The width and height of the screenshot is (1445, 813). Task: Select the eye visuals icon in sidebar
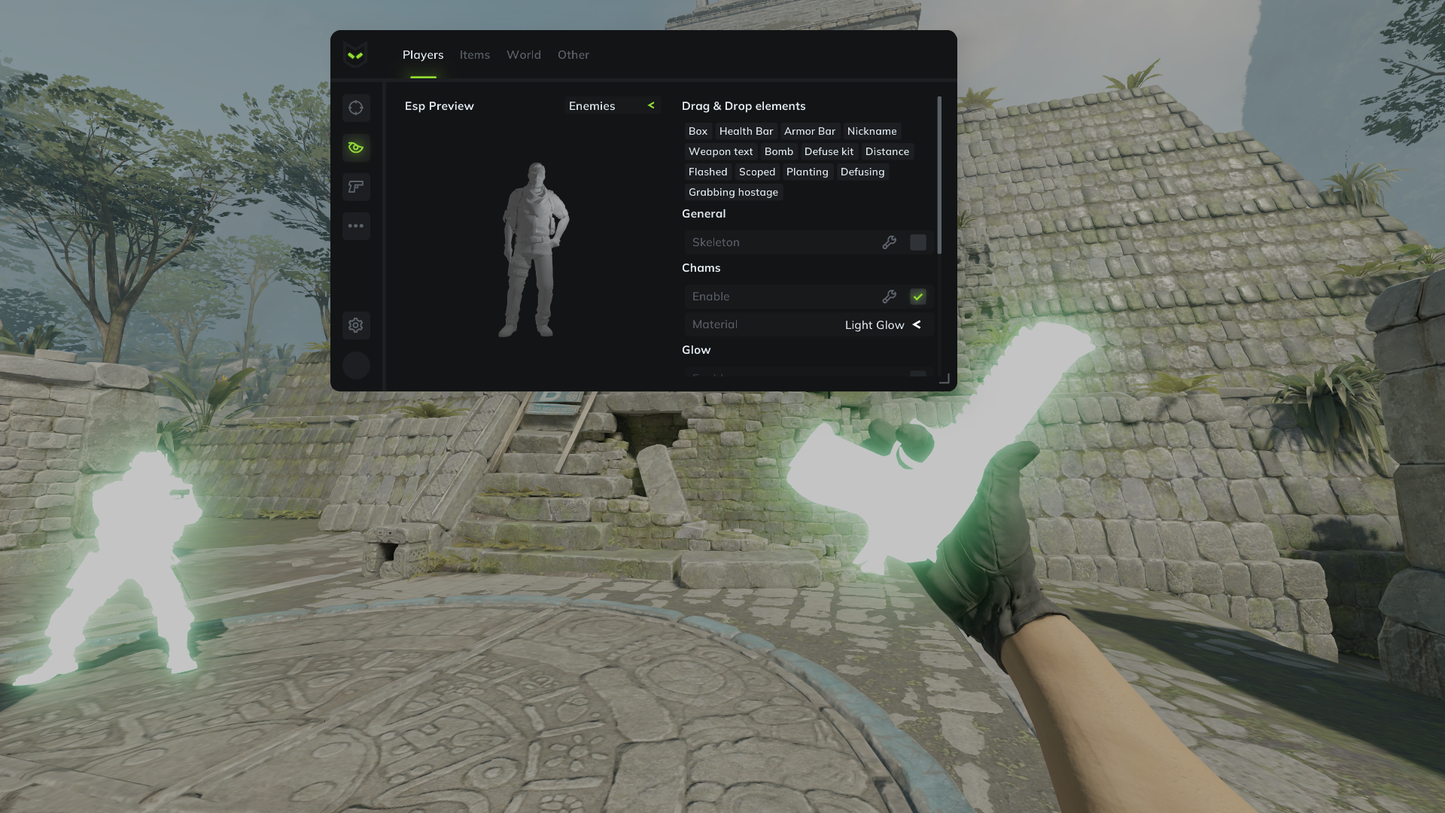[356, 147]
